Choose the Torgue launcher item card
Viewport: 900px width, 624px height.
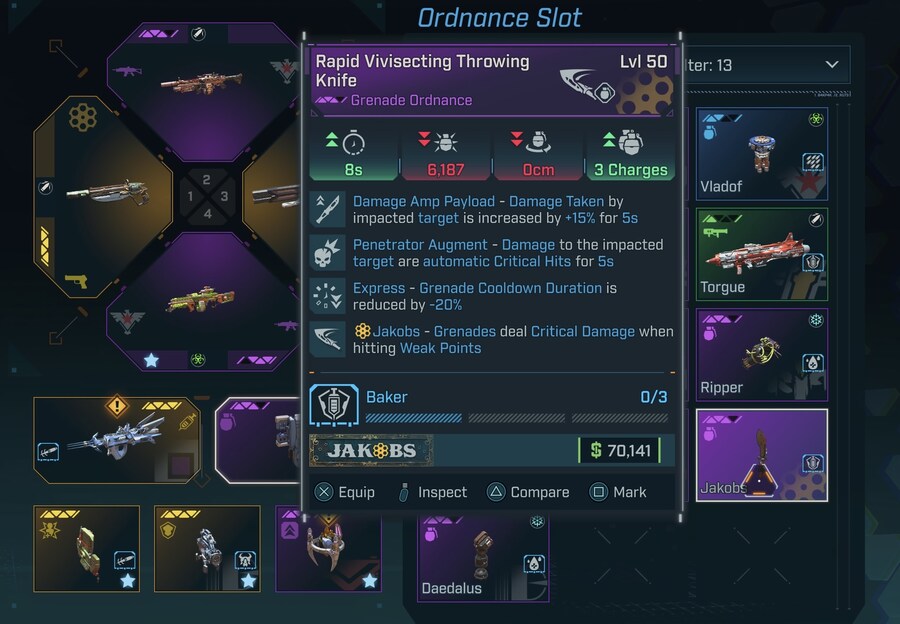click(x=761, y=254)
